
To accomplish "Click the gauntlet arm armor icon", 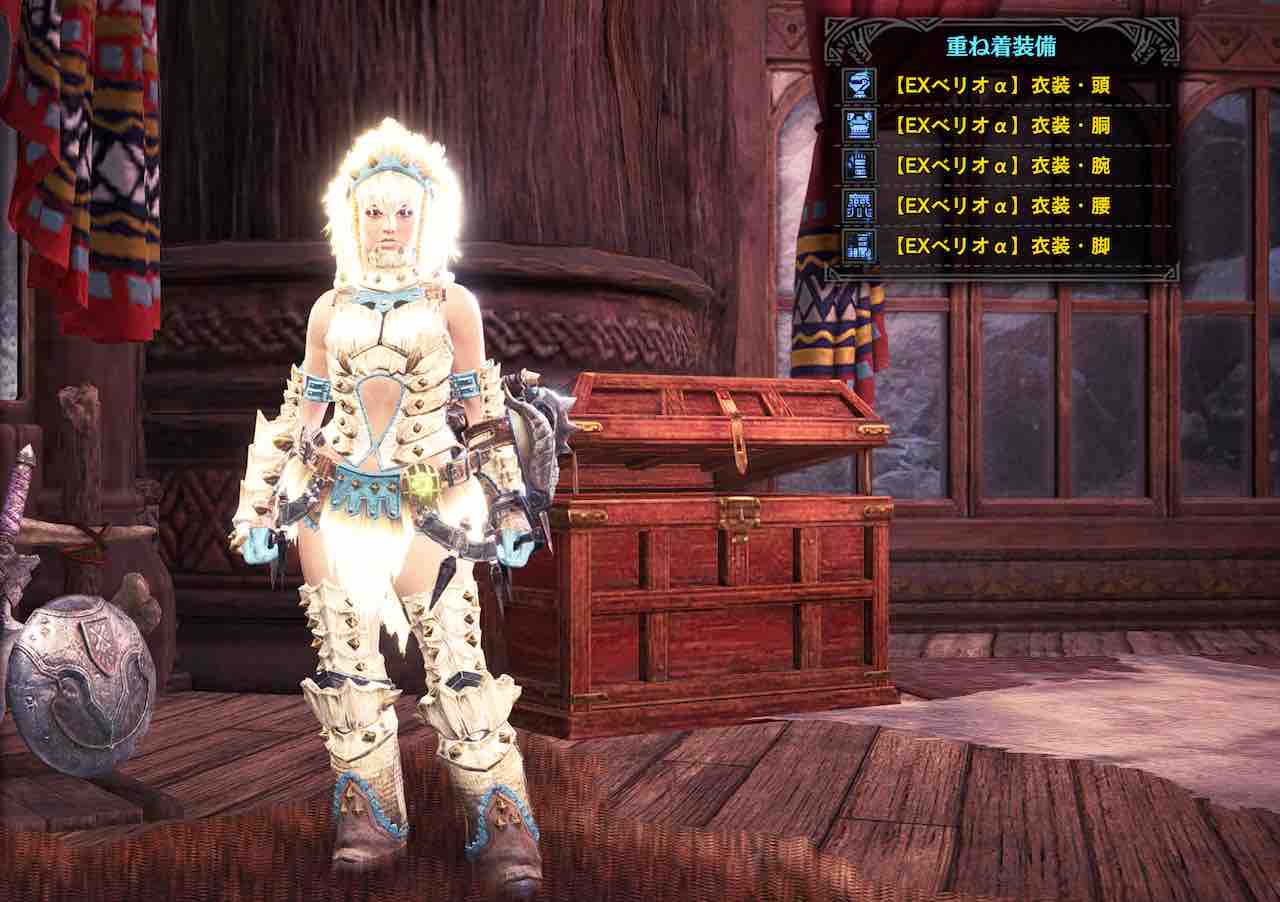I will click(859, 166).
